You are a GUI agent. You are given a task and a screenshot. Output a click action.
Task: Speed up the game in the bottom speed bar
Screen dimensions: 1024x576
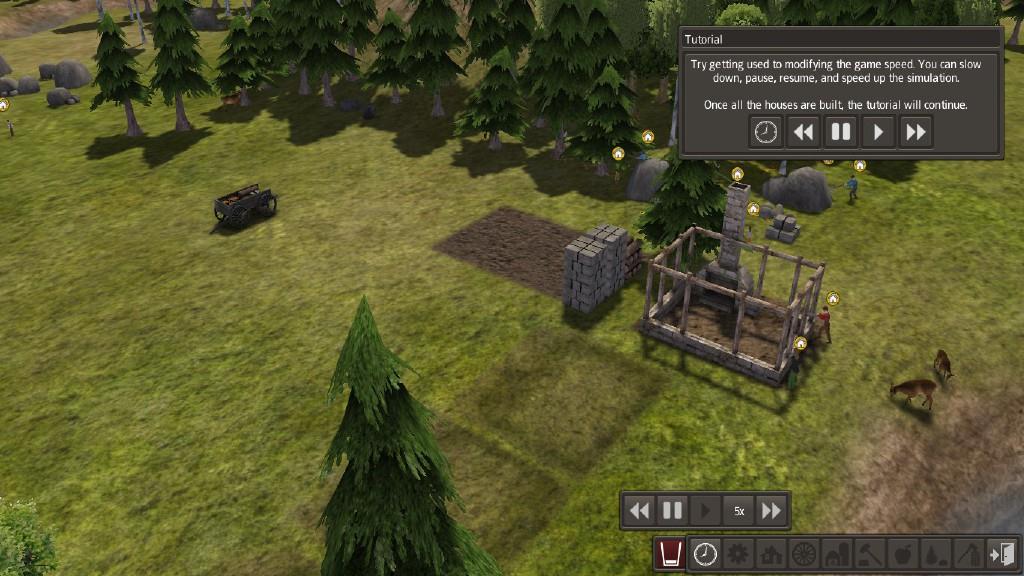(x=771, y=511)
